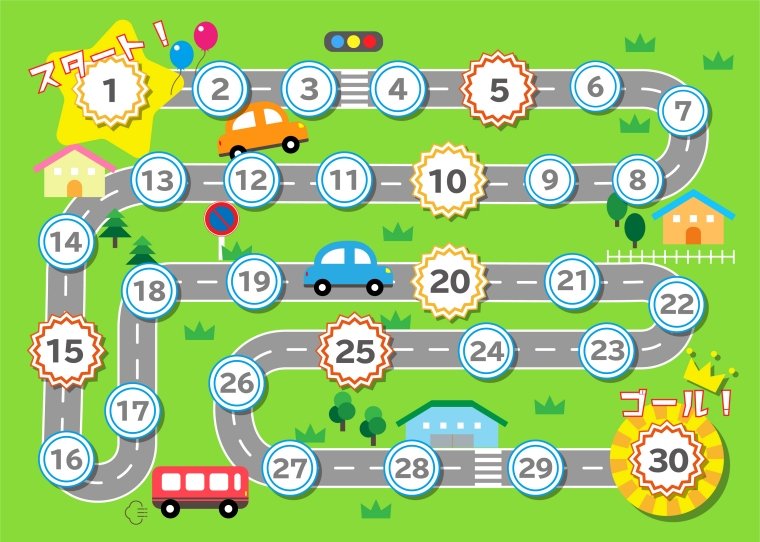This screenshot has width=760, height=542.
Task: Choose space number 16 on the road
Action: pos(66,459)
